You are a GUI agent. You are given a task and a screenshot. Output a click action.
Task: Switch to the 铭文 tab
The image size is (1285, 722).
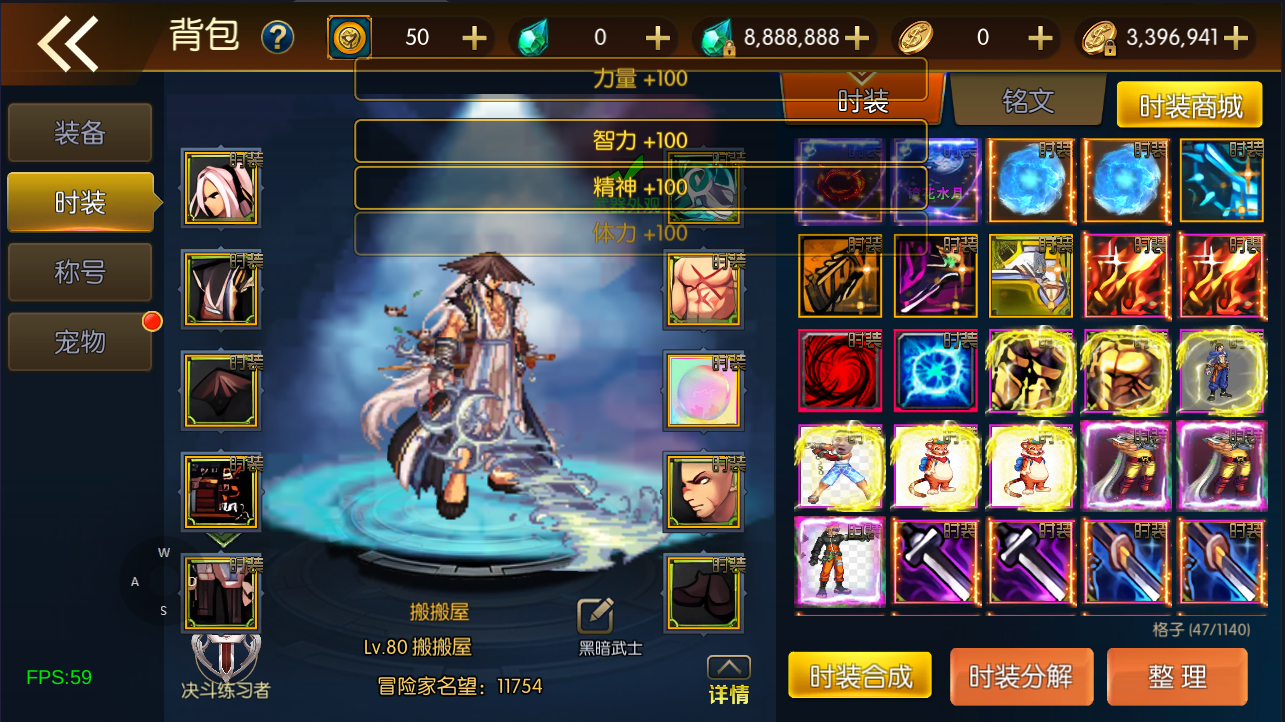coord(1028,100)
